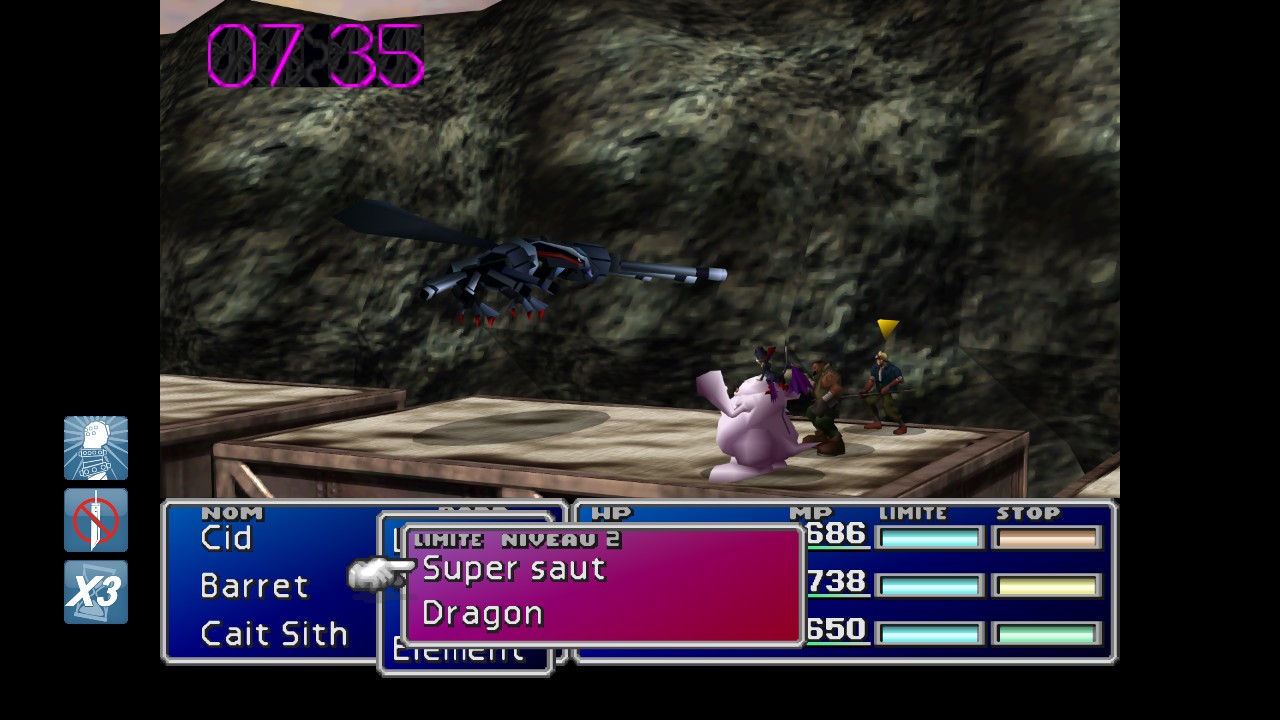Viewport: 1280px width, 720px height.
Task: Select Cait Sith in the party list
Action: tap(274, 634)
